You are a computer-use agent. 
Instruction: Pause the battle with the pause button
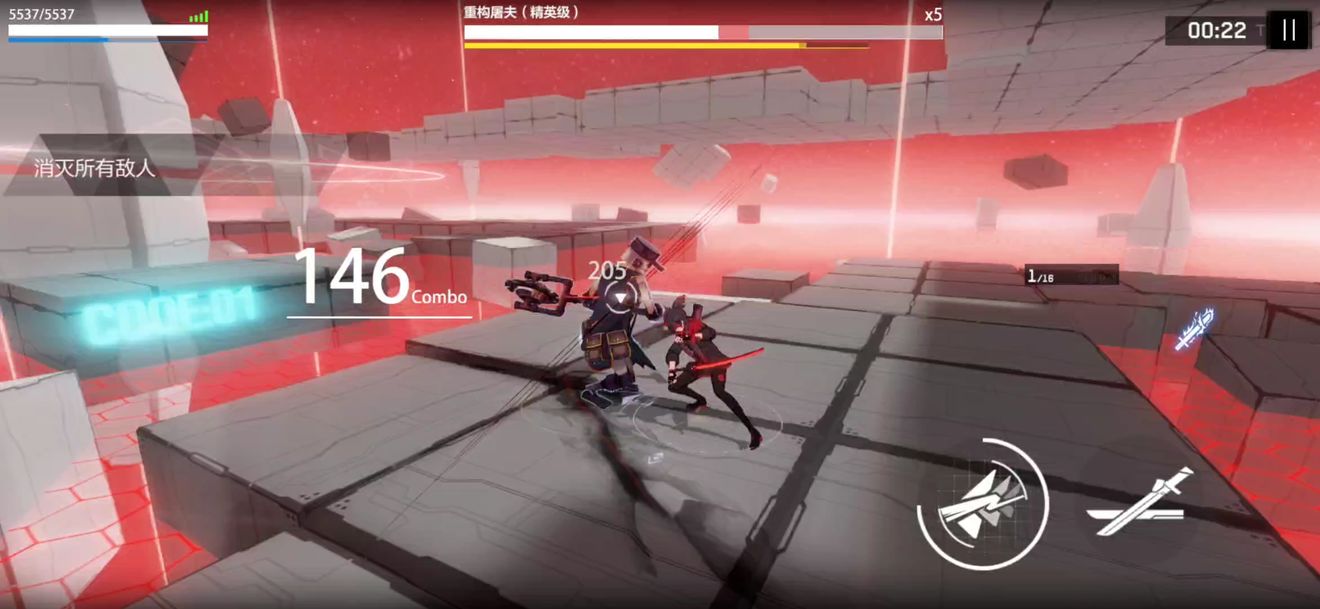[1288, 30]
